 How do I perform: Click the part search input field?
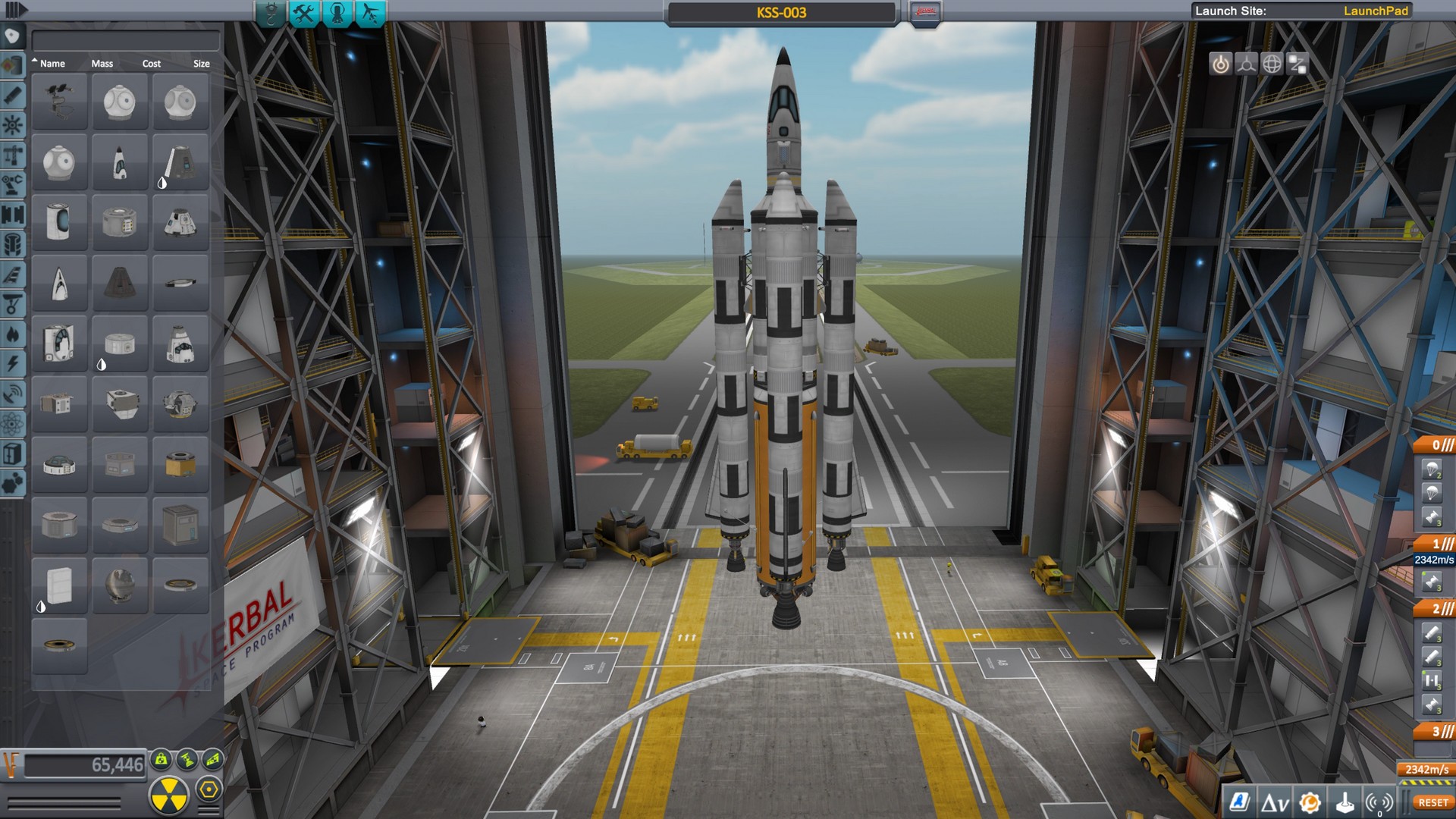pos(124,39)
